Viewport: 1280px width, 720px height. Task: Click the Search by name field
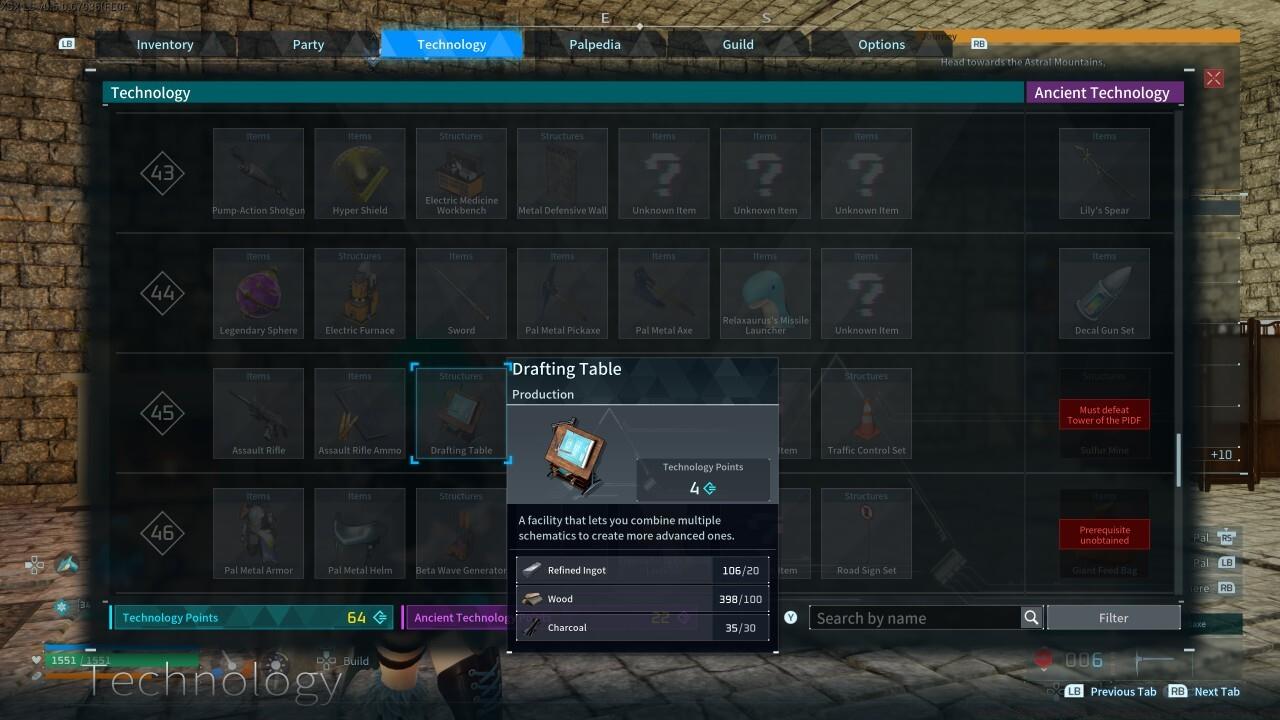pos(915,617)
